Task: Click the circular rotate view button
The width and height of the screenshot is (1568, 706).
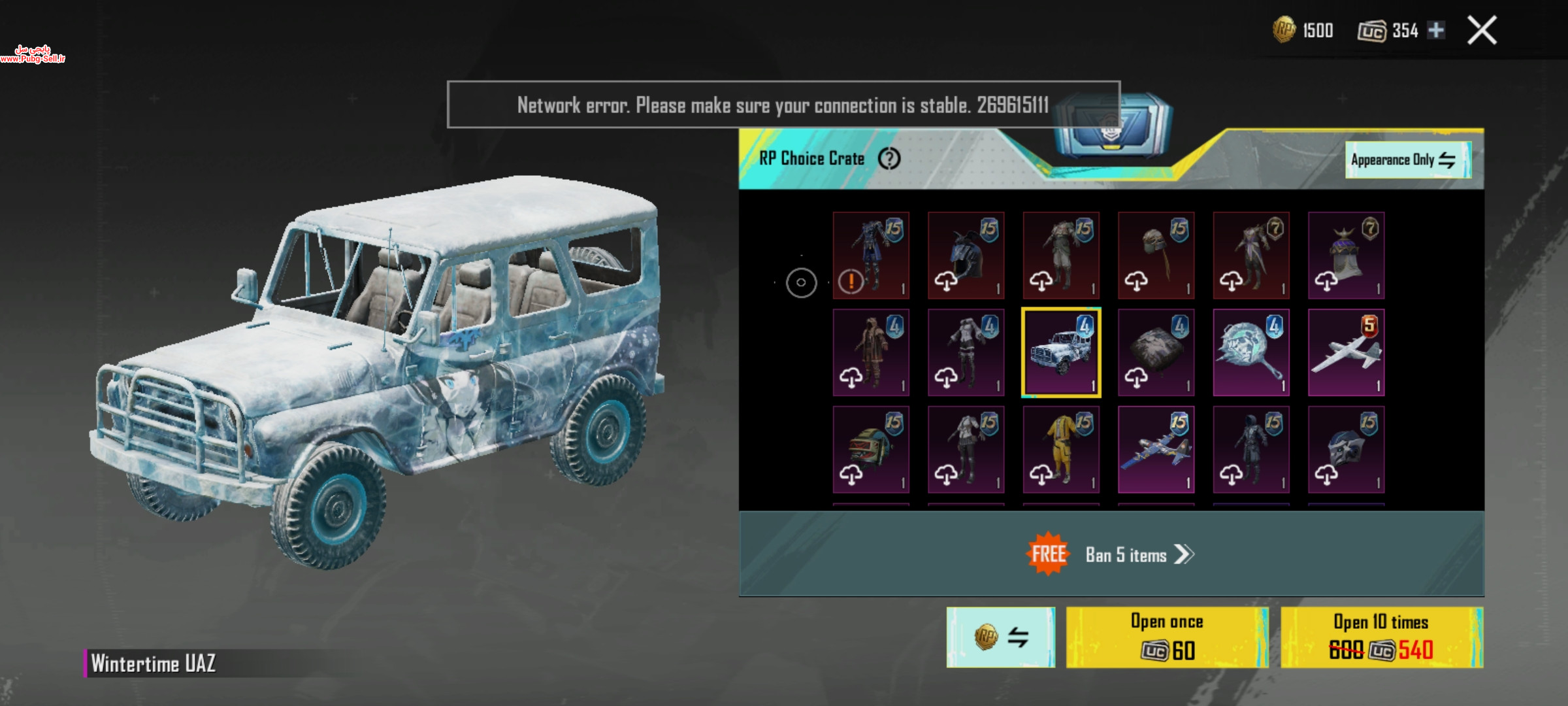Action: click(801, 283)
